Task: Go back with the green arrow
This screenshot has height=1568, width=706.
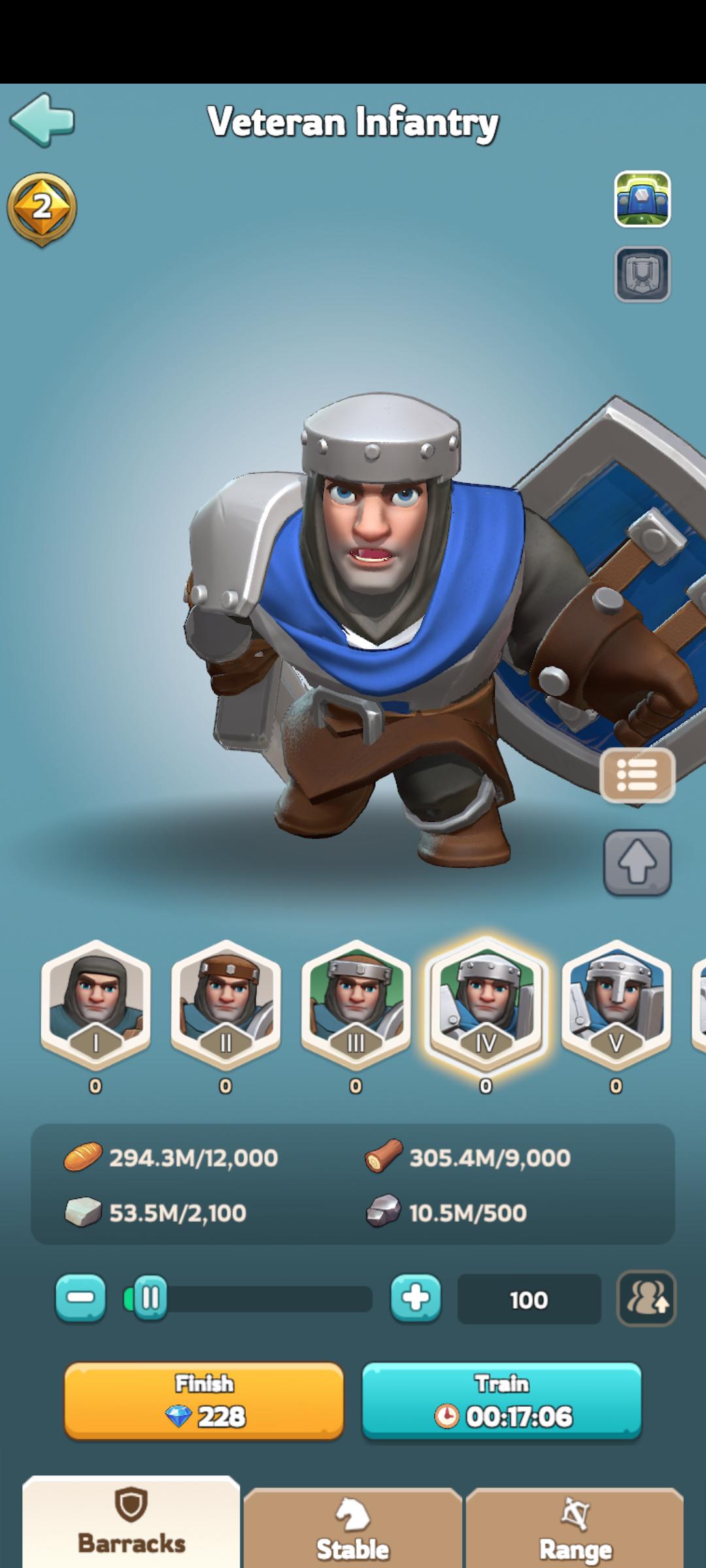Action: 42,120
